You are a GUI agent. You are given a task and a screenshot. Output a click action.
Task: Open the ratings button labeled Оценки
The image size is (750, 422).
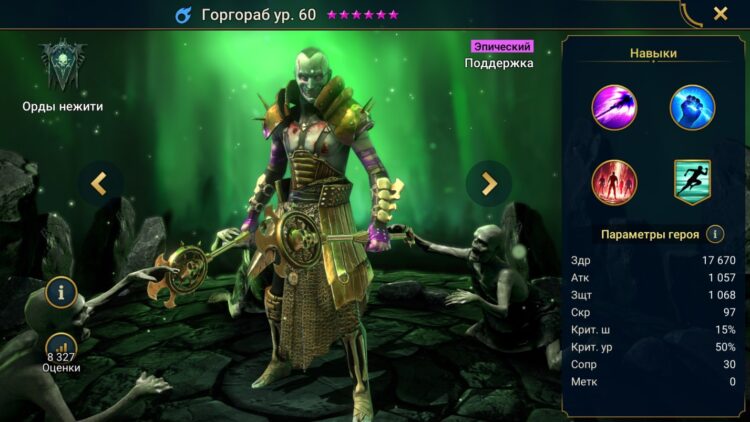point(62,352)
